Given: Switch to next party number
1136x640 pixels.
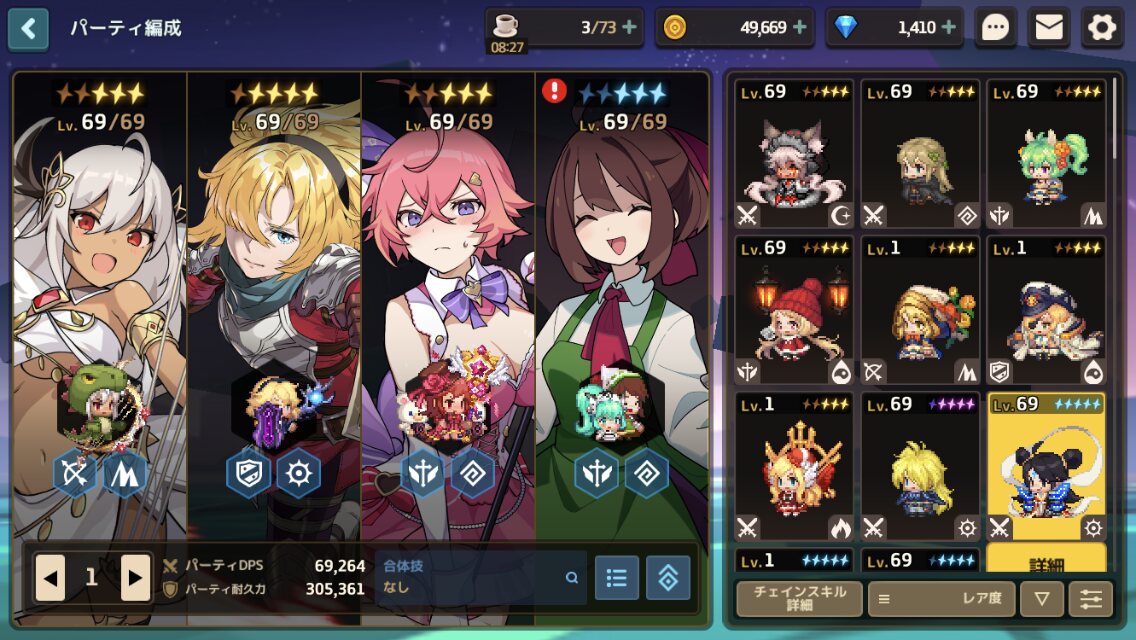Looking at the screenshot, I should point(135,577).
